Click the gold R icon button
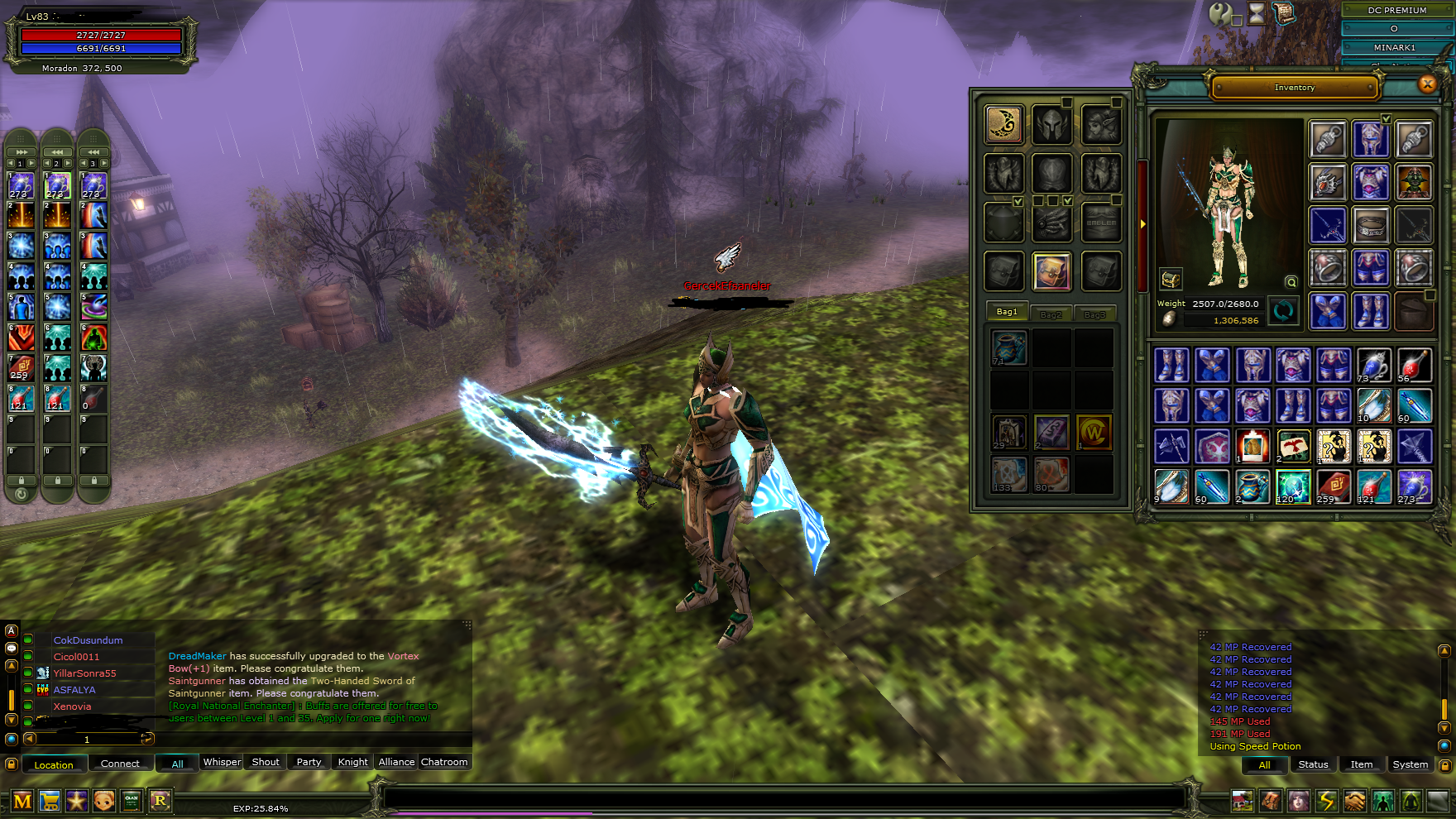This screenshot has width=1456, height=819. (160, 801)
